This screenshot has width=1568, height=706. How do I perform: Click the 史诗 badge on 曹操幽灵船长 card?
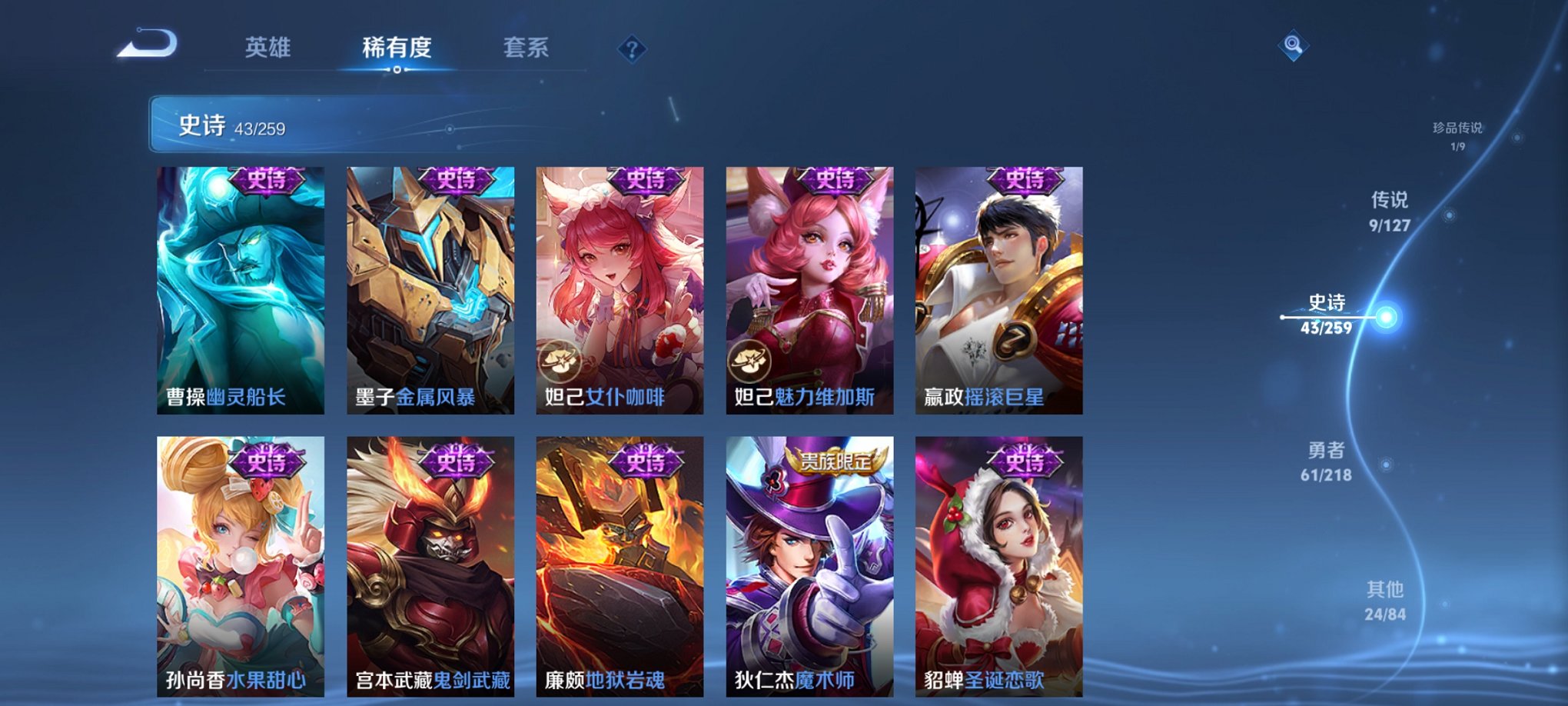[265, 182]
